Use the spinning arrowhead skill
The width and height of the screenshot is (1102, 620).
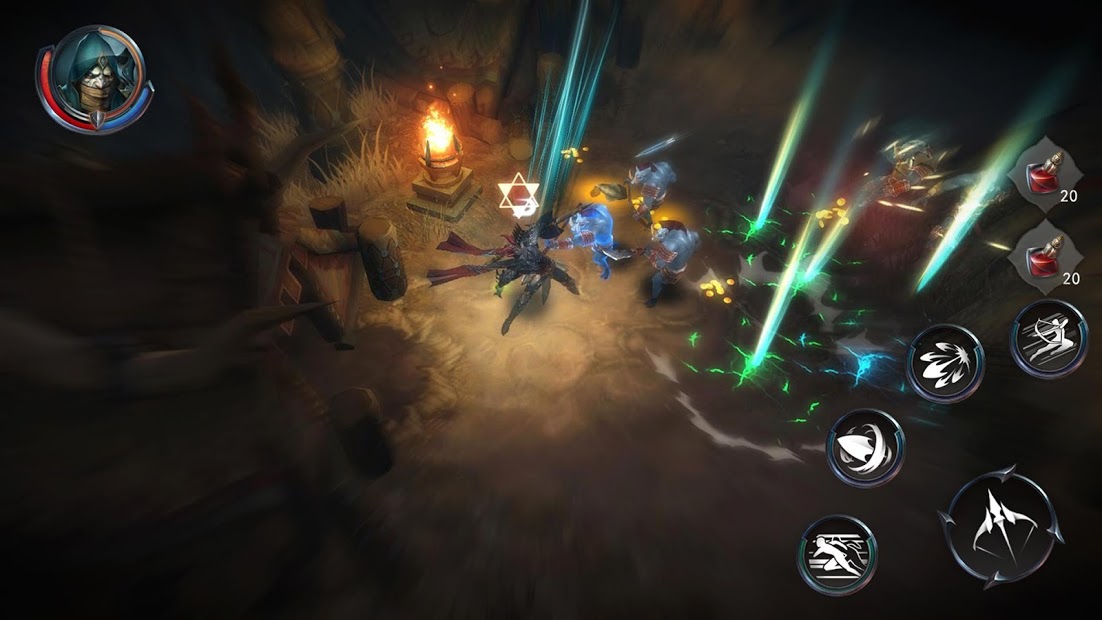[x=865, y=447]
